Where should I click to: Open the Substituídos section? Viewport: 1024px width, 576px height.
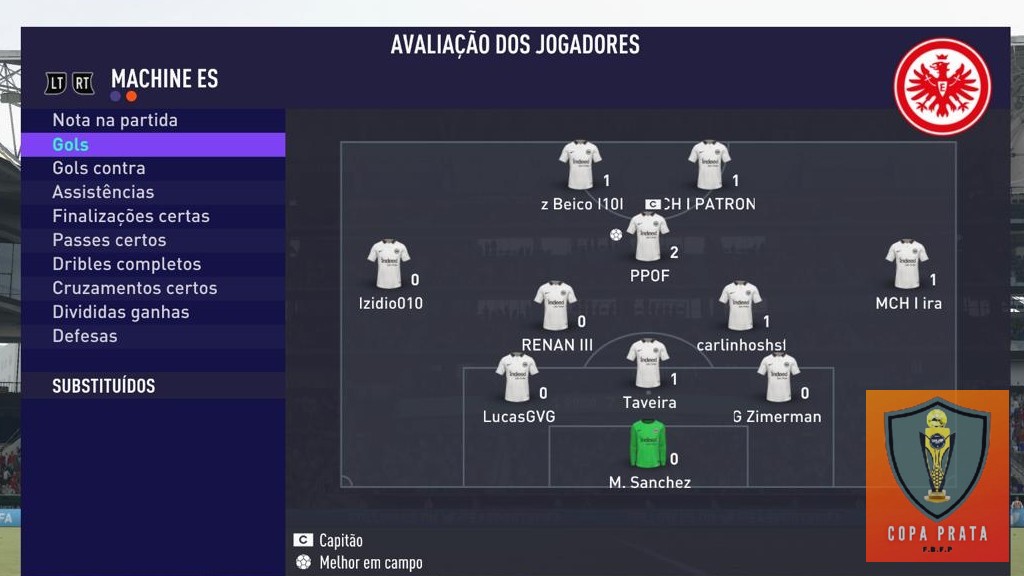[104, 386]
